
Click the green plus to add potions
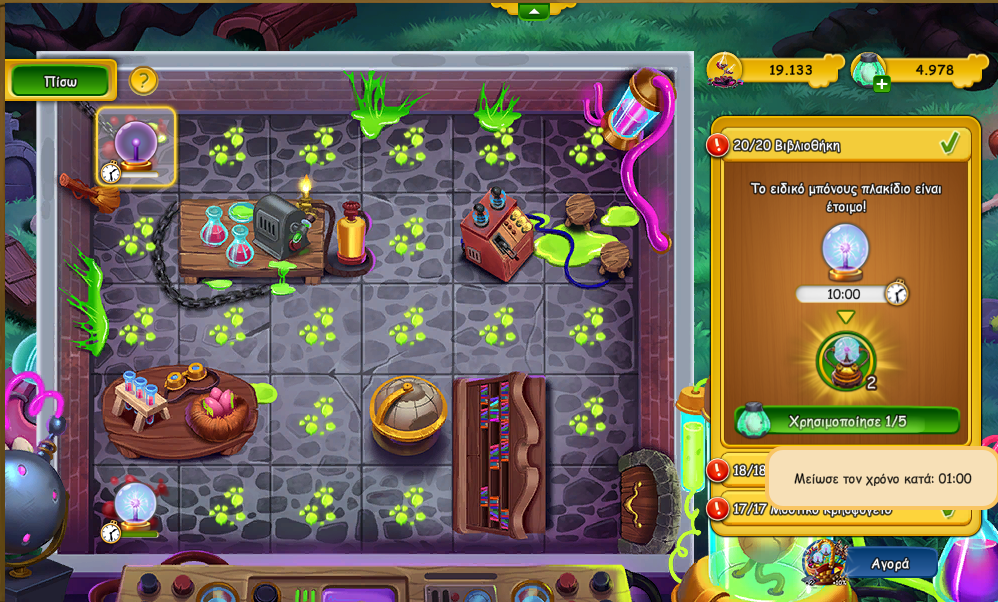(x=881, y=84)
